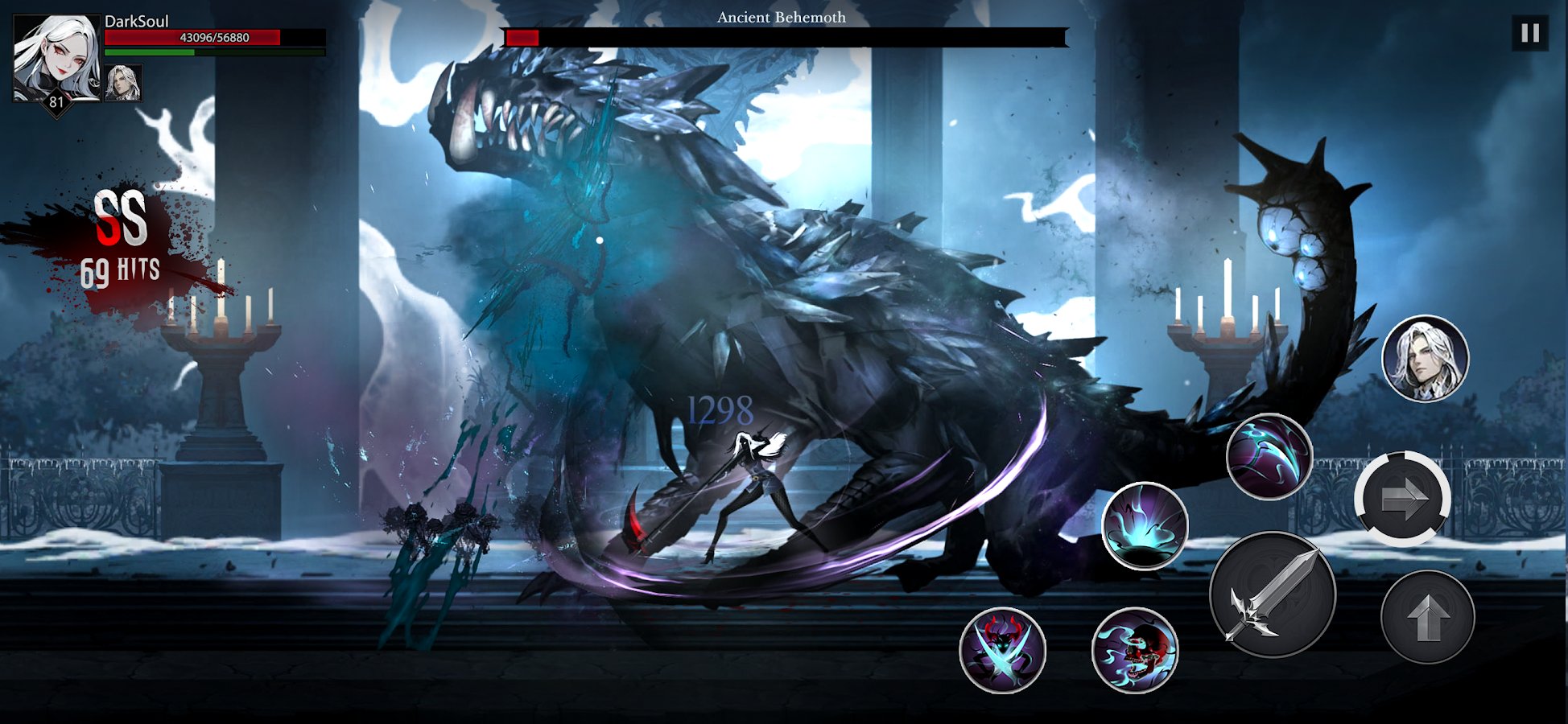The height and width of the screenshot is (724, 1568).
Task: Hit the jump up-arrow button
Action: point(1427,617)
